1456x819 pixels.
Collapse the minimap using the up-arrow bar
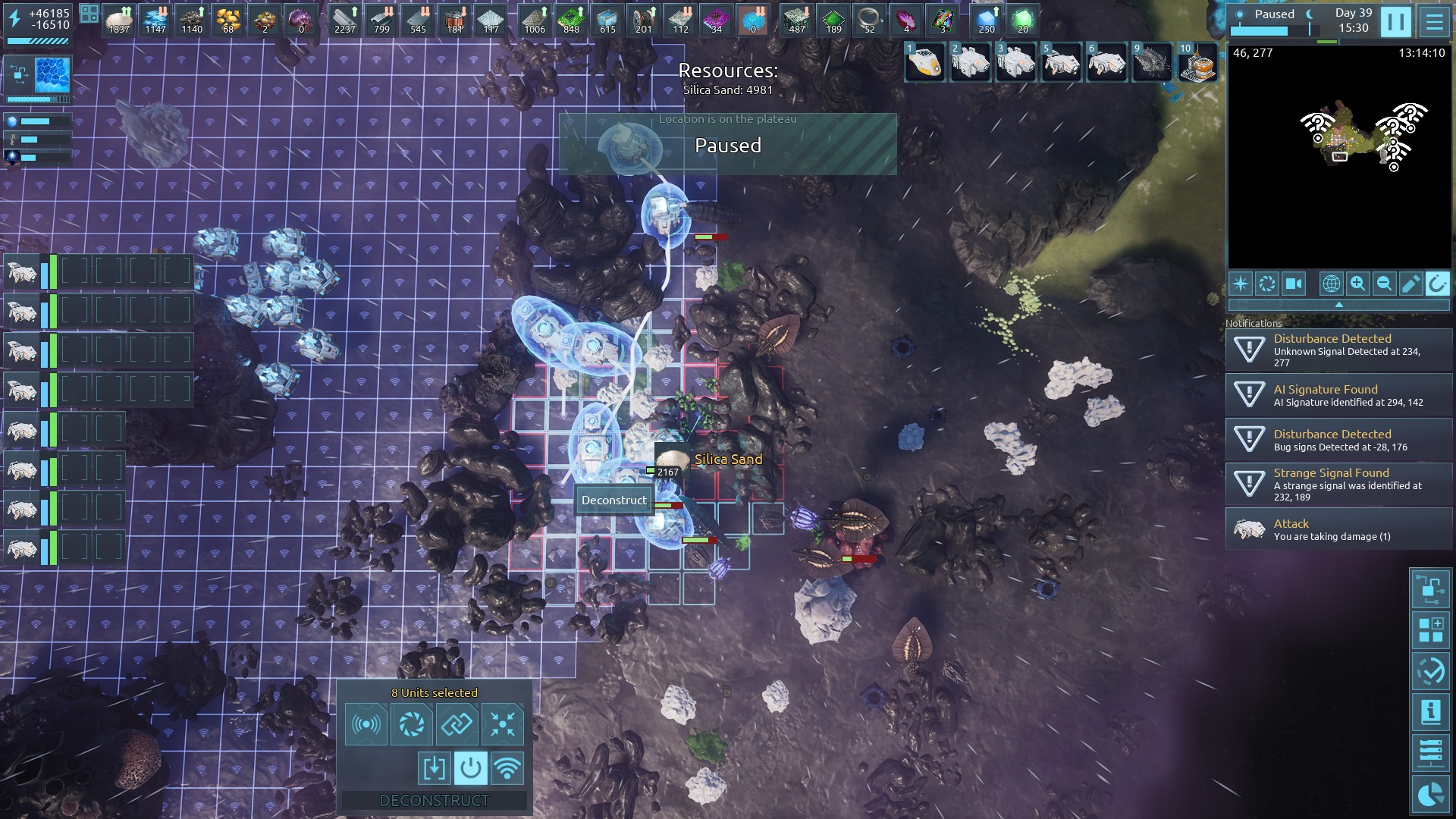coord(1338,304)
